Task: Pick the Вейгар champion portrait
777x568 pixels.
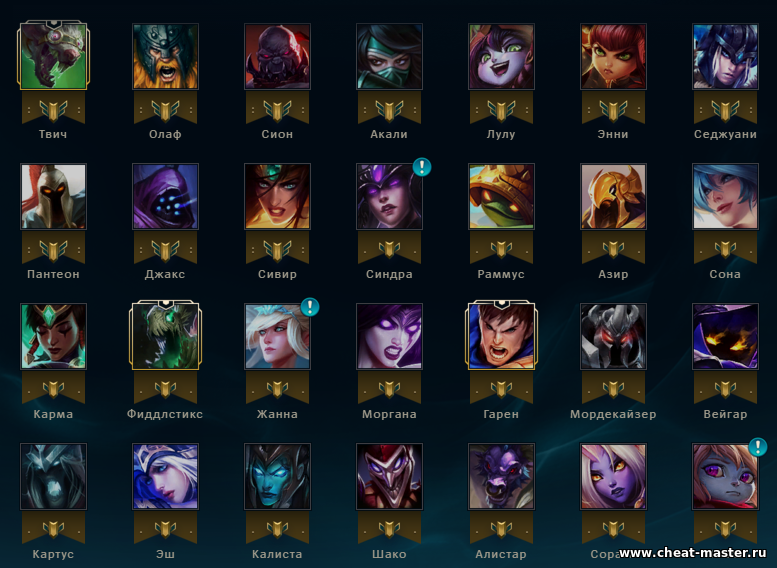Action: click(725, 337)
